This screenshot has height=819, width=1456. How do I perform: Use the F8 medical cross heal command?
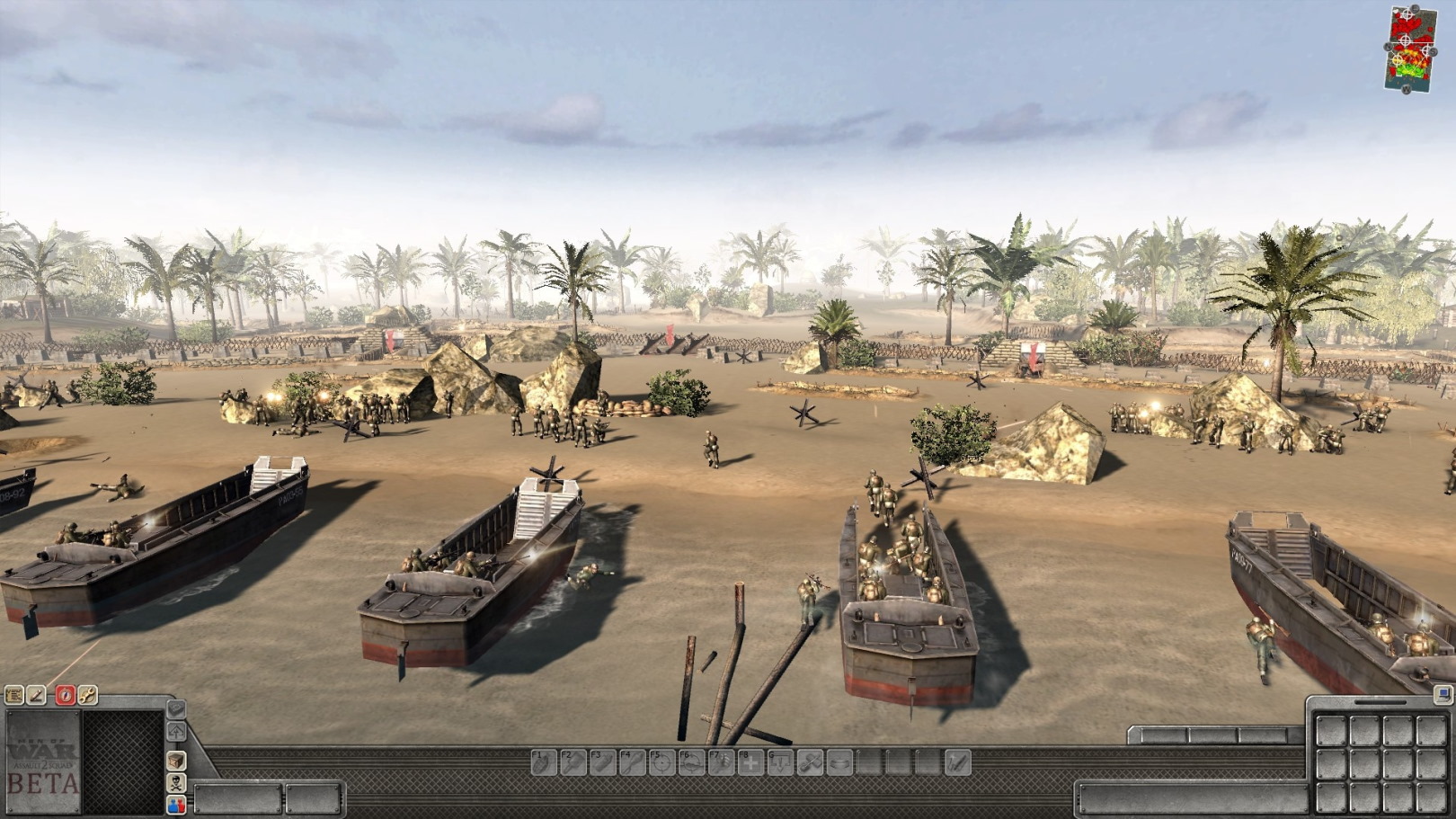point(750,762)
